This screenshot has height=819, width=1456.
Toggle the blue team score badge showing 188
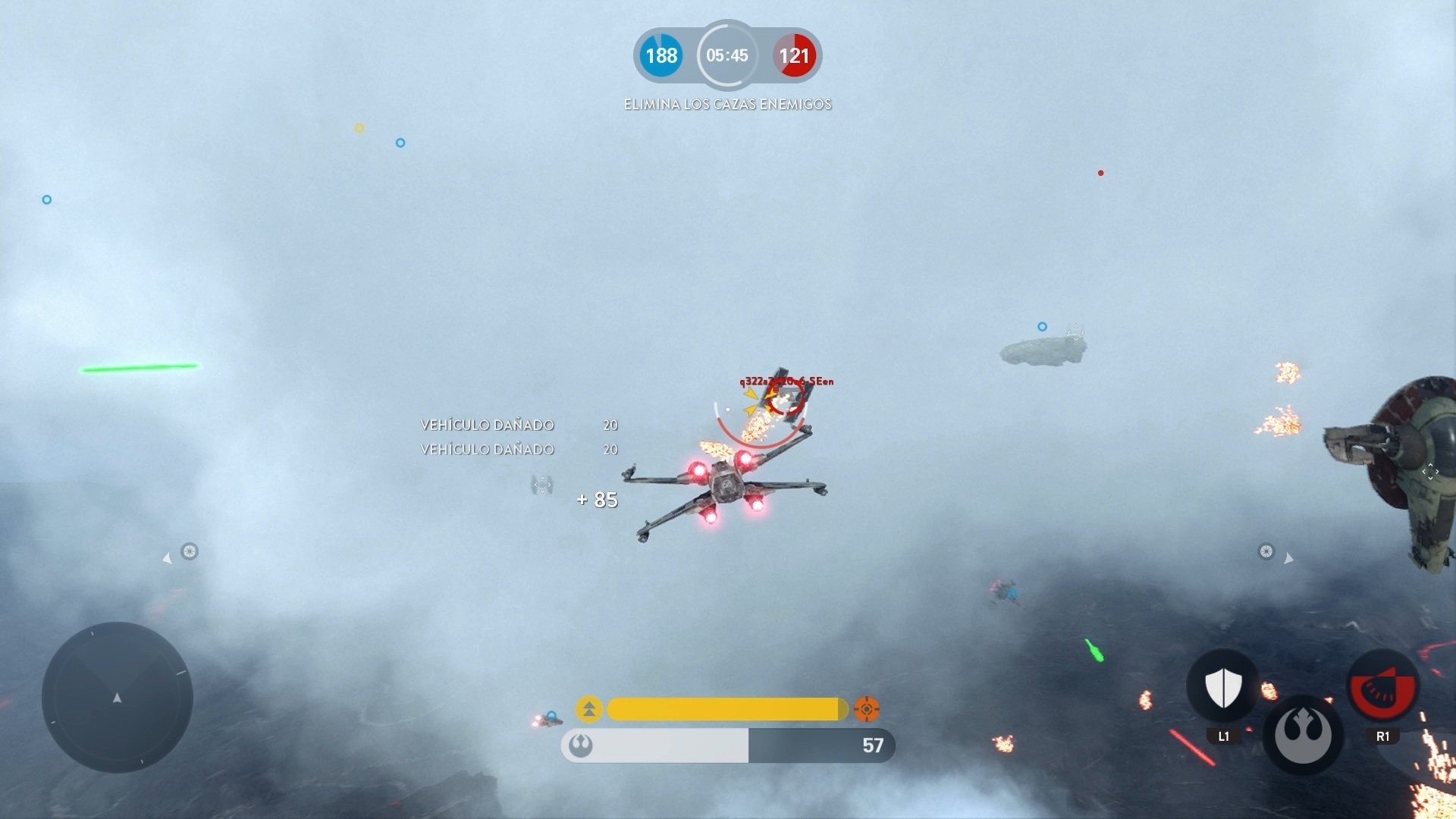pos(662,55)
